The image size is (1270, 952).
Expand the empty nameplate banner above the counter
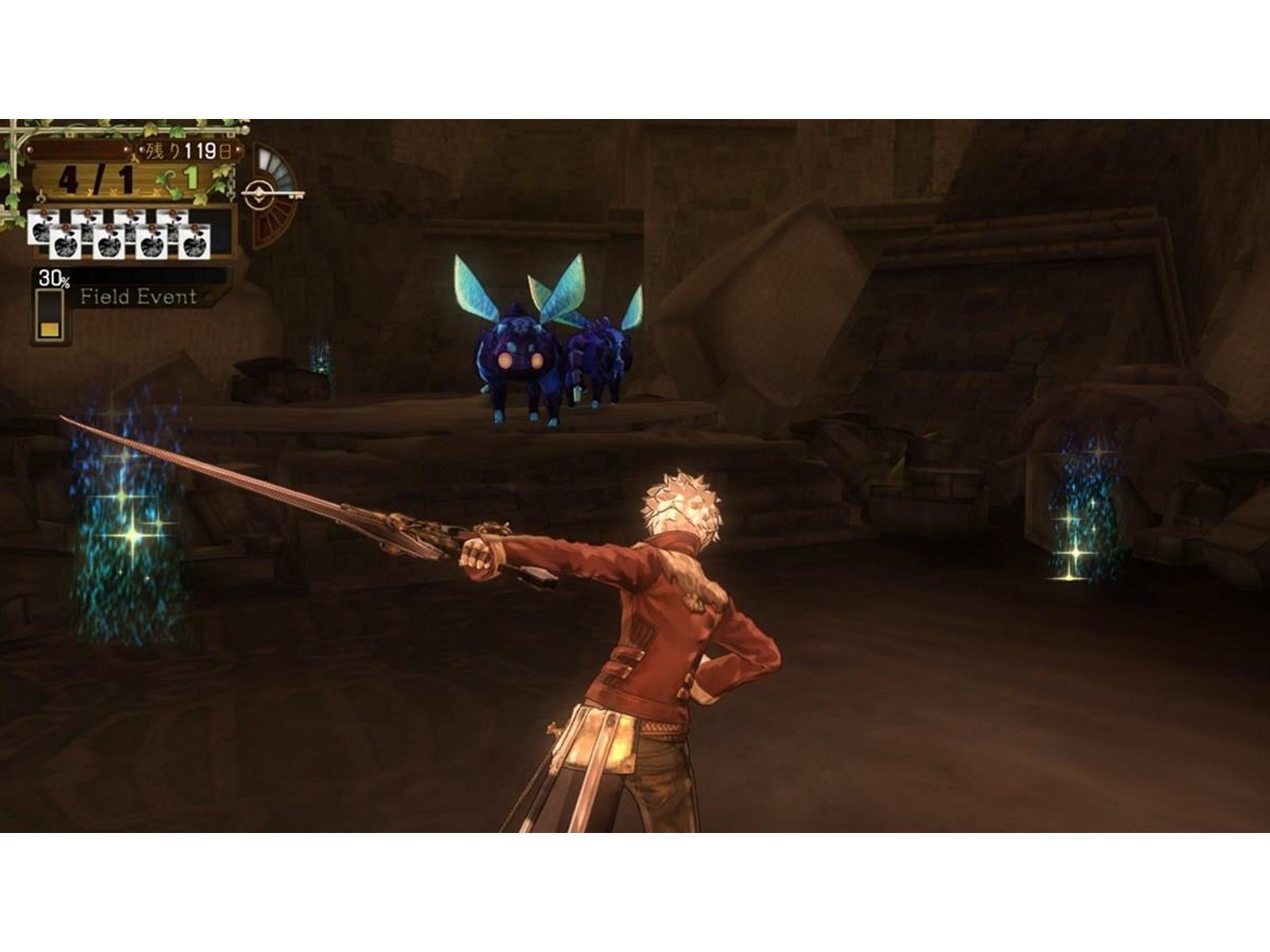point(79,149)
